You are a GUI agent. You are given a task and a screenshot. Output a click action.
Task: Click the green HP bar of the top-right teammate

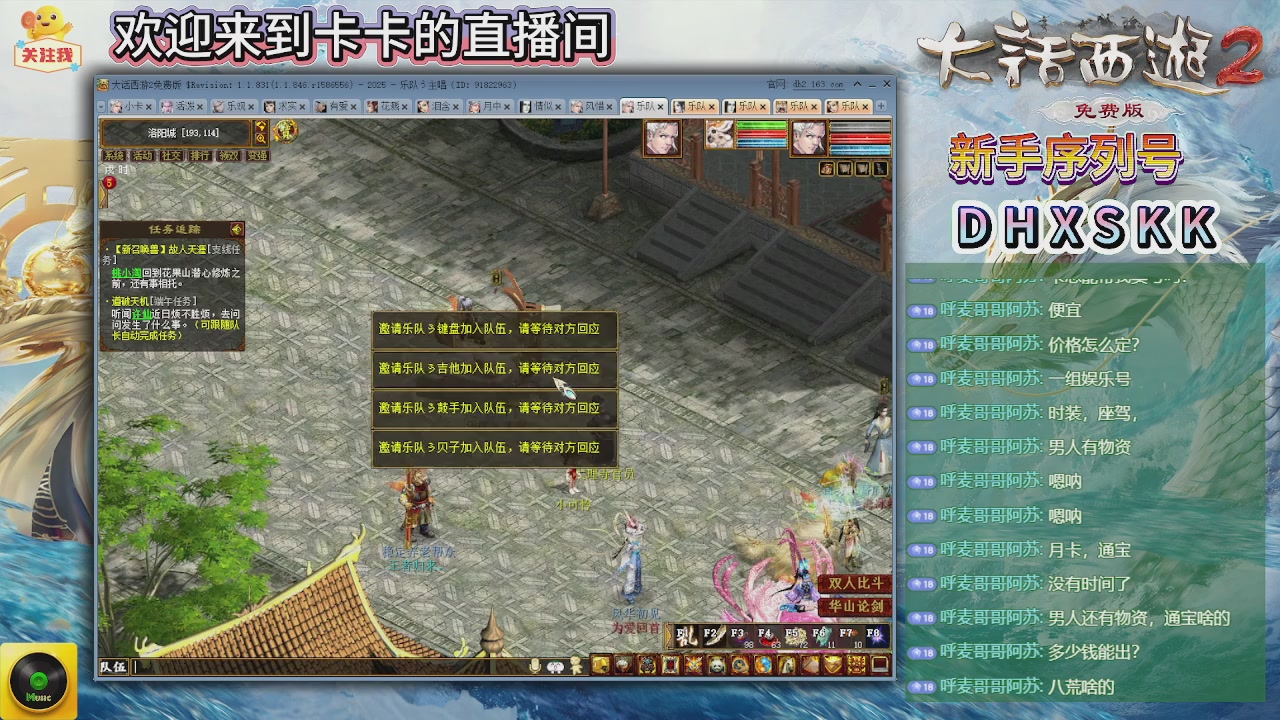tap(762, 128)
